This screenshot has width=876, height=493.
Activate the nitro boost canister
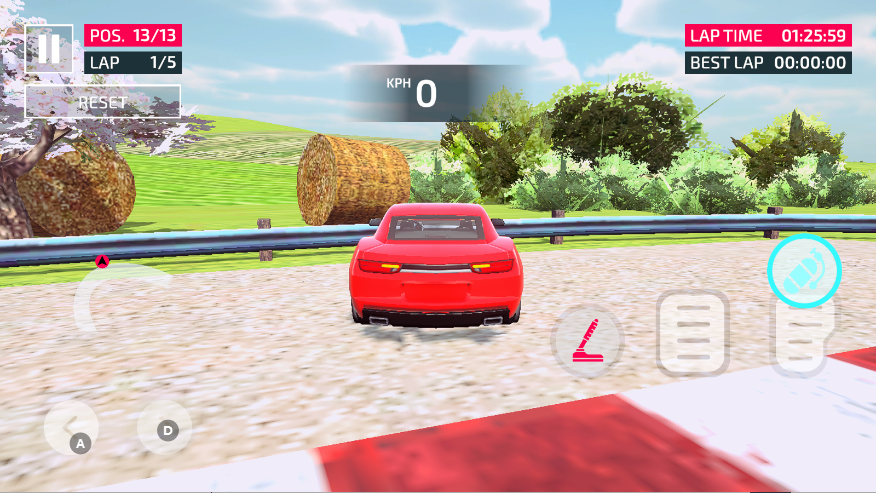(804, 270)
